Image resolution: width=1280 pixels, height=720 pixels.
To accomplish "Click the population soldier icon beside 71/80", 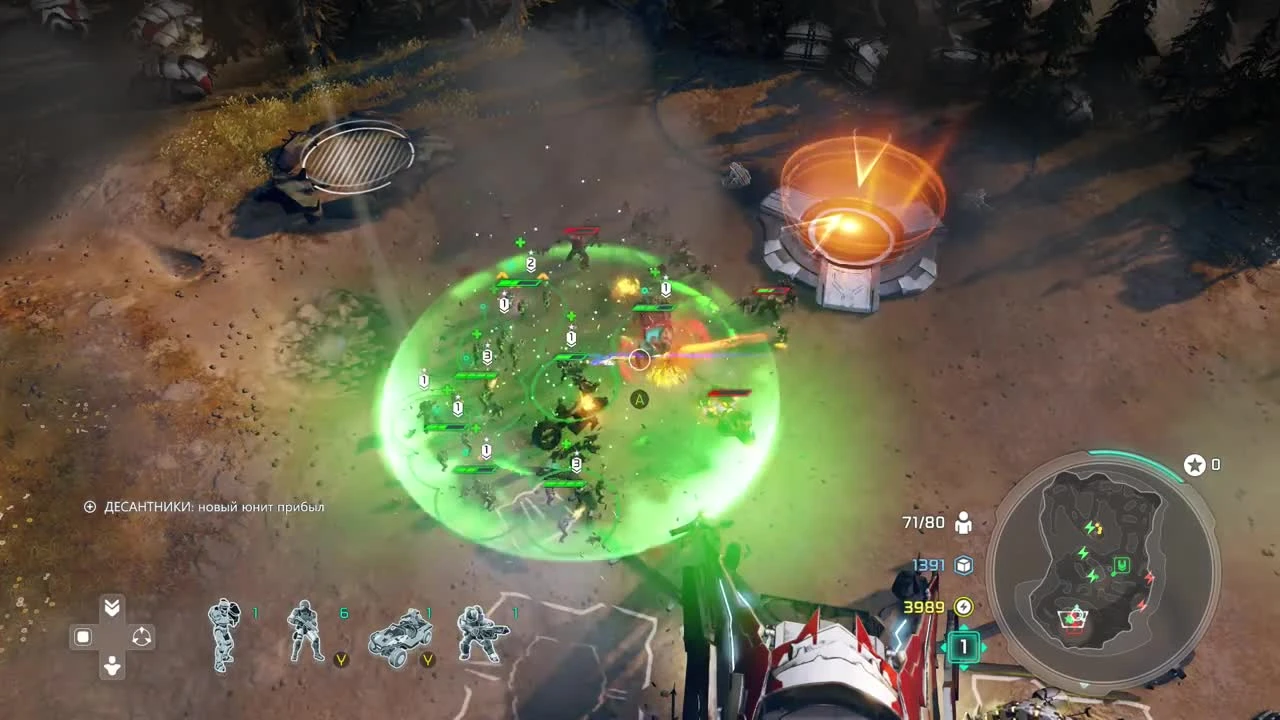I will click(963, 521).
